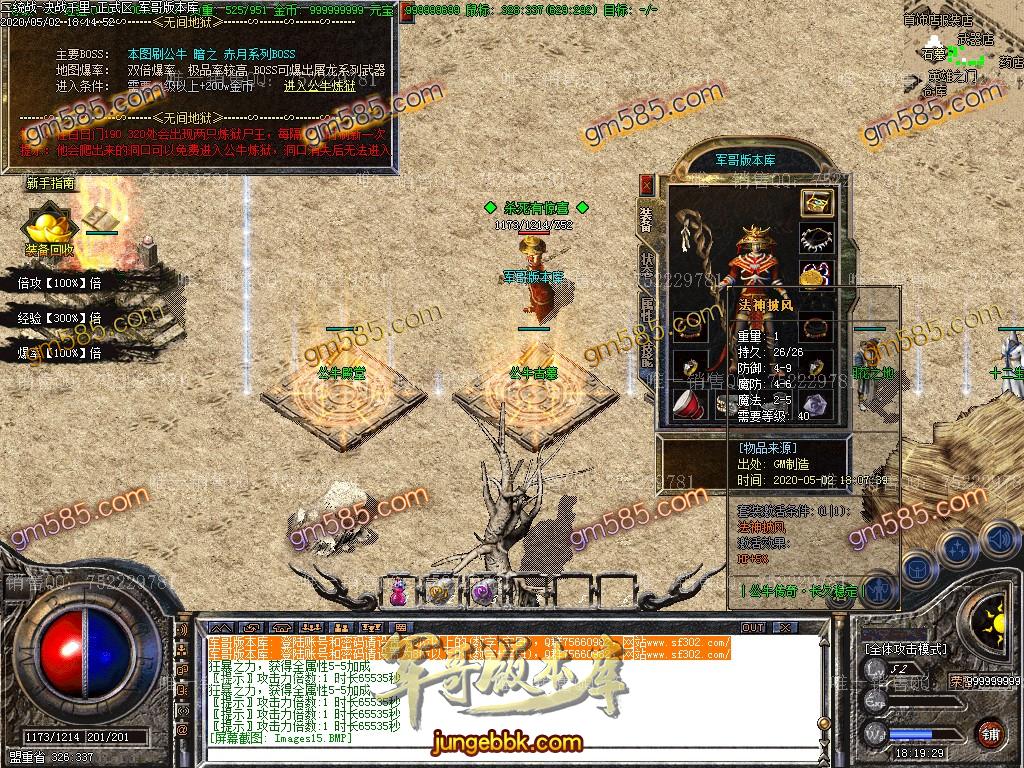This screenshot has width=1024, height=768.
Task: Open the 装备回收 gold ingot icon
Action: coord(47,228)
